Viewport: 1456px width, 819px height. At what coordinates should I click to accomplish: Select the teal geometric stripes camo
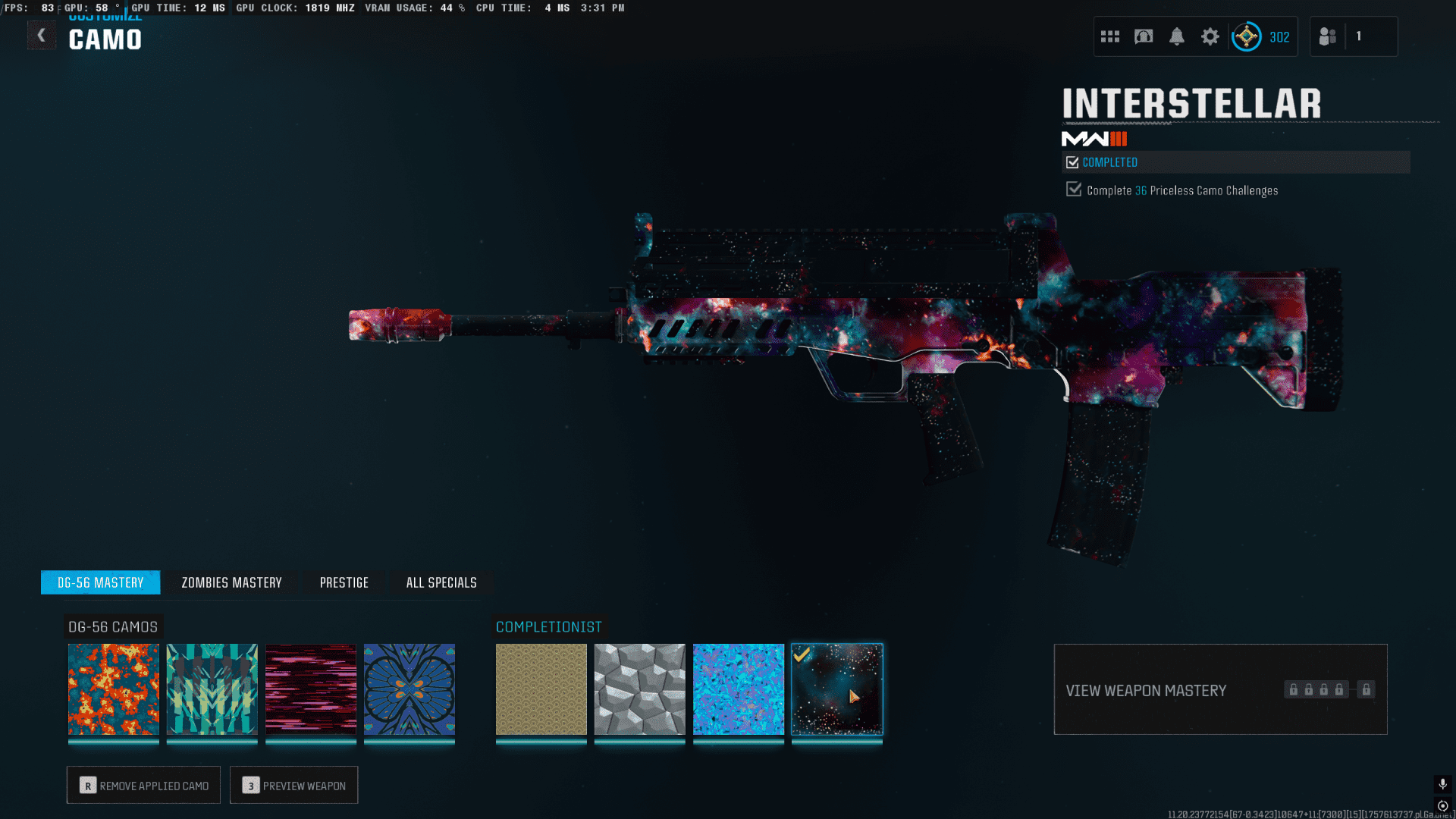[x=212, y=689]
